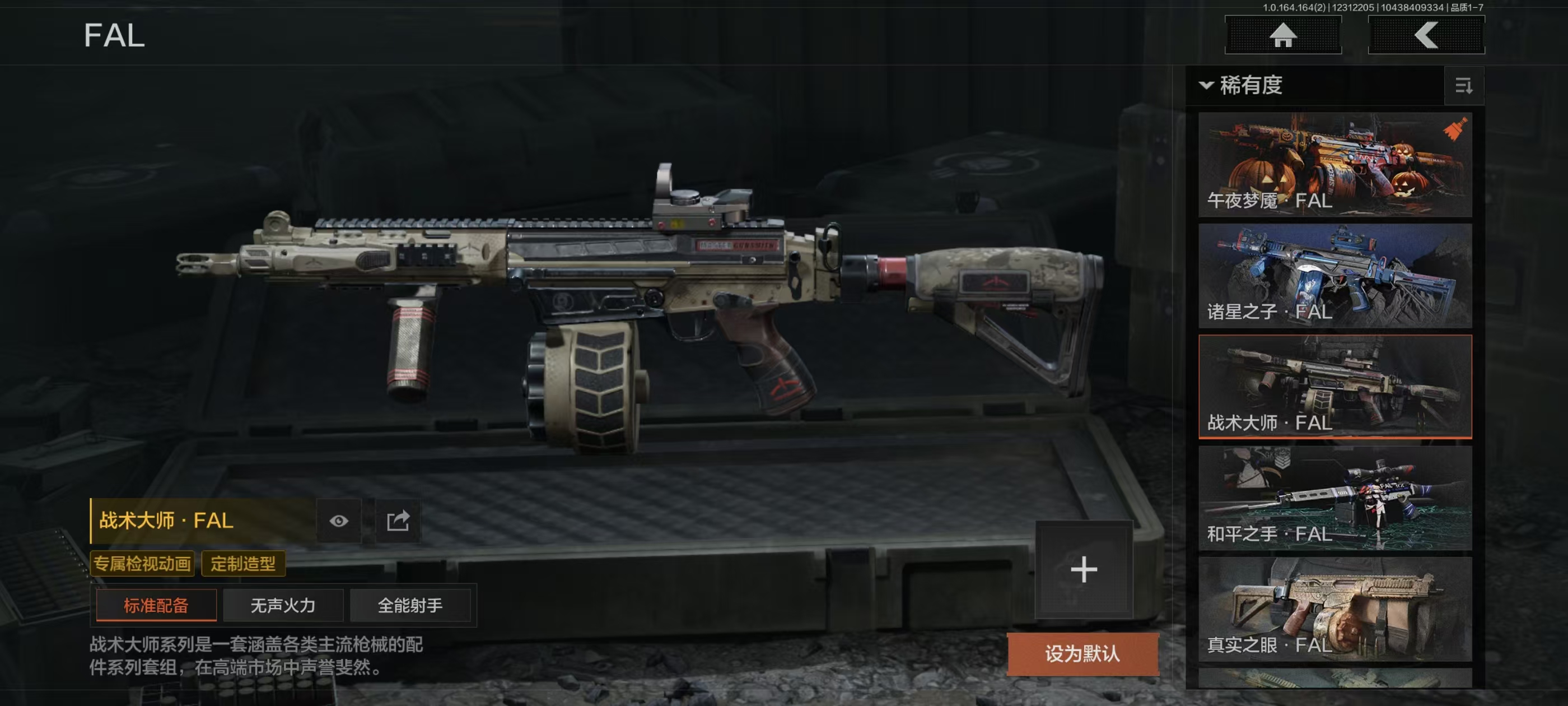Set this skin as default with 设为默认
The image size is (1568, 706).
pyautogui.click(x=1082, y=654)
